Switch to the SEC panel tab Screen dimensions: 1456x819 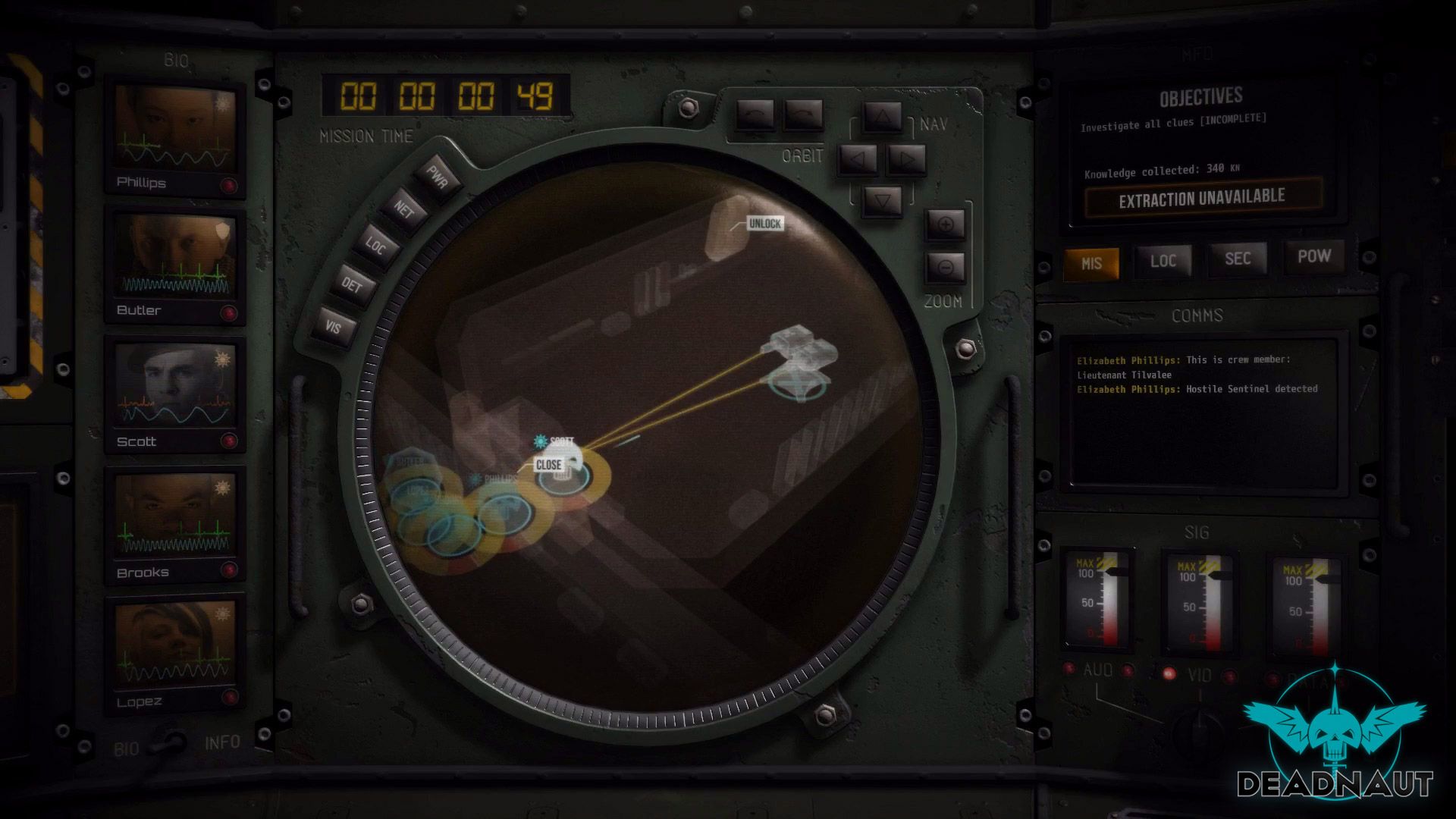pos(1238,259)
